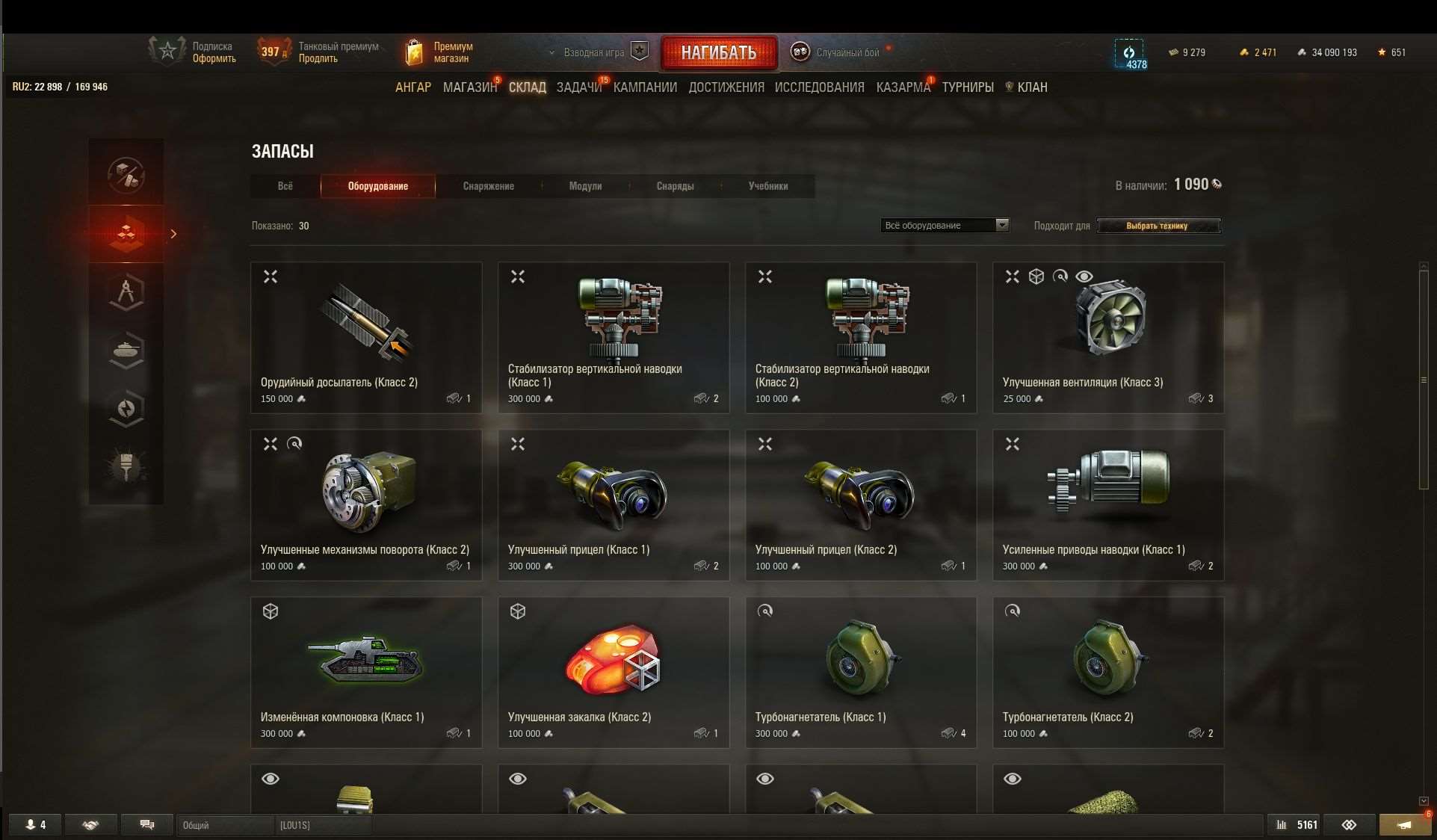Click the demount icon on Орудийный досылатель card
Image resolution: width=1437 pixels, height=840 pixels.
[271, 277]
